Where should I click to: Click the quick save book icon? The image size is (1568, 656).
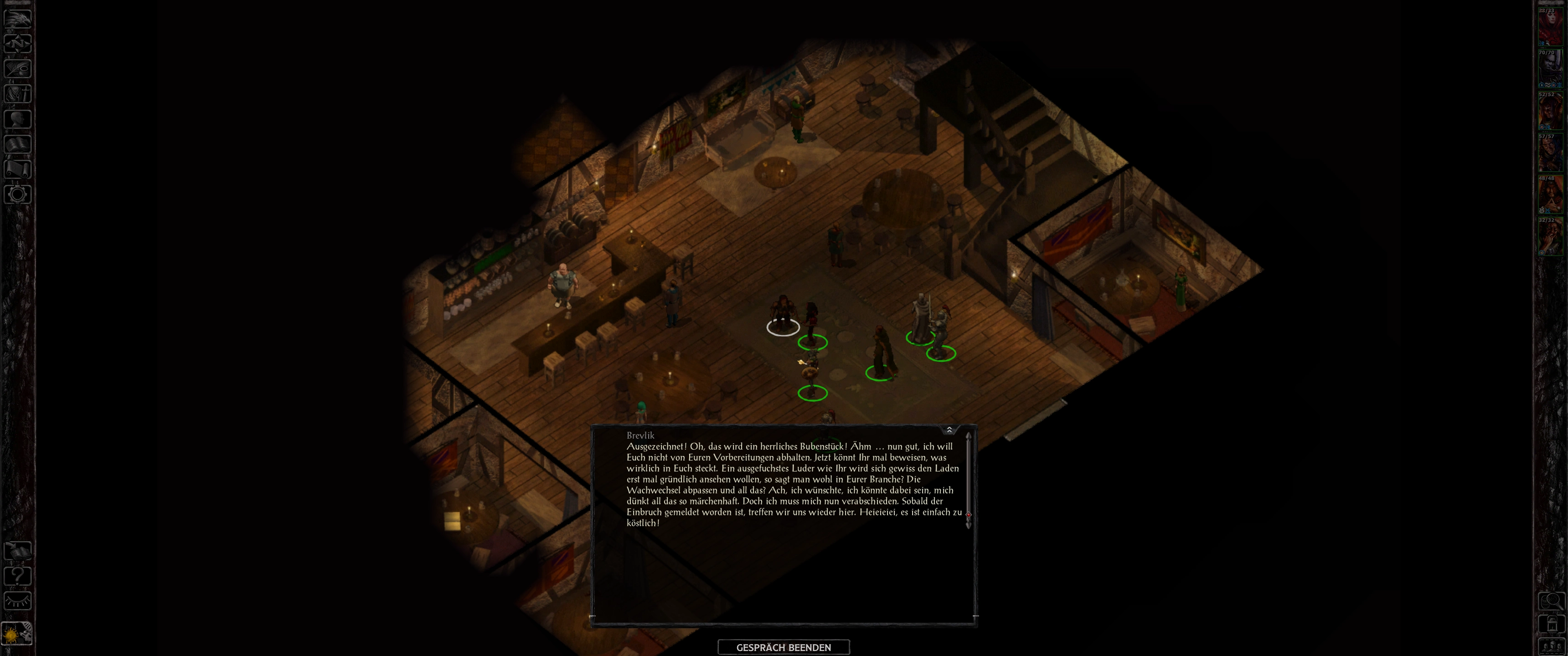click(18, 551)
